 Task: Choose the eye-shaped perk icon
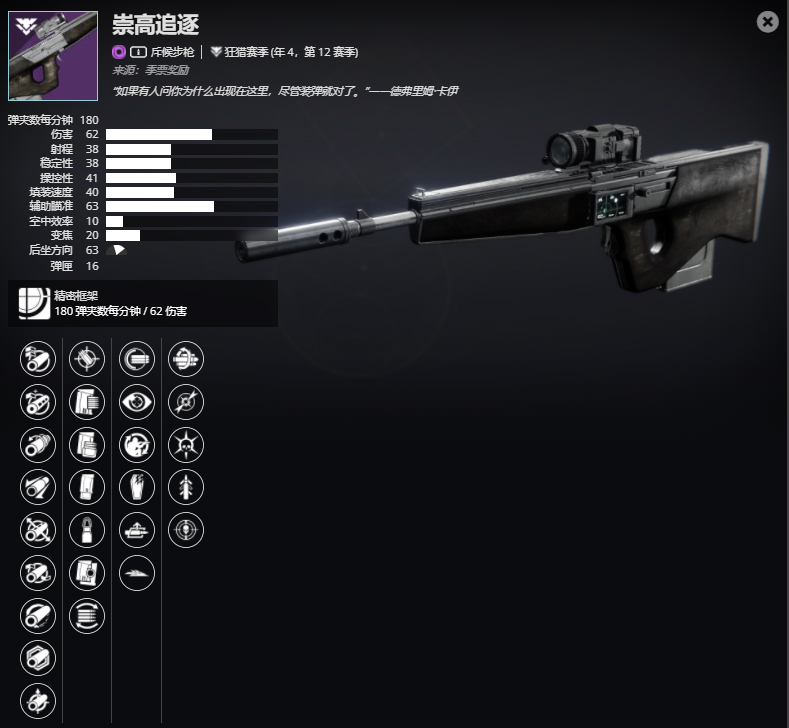[x=137, y=401]
